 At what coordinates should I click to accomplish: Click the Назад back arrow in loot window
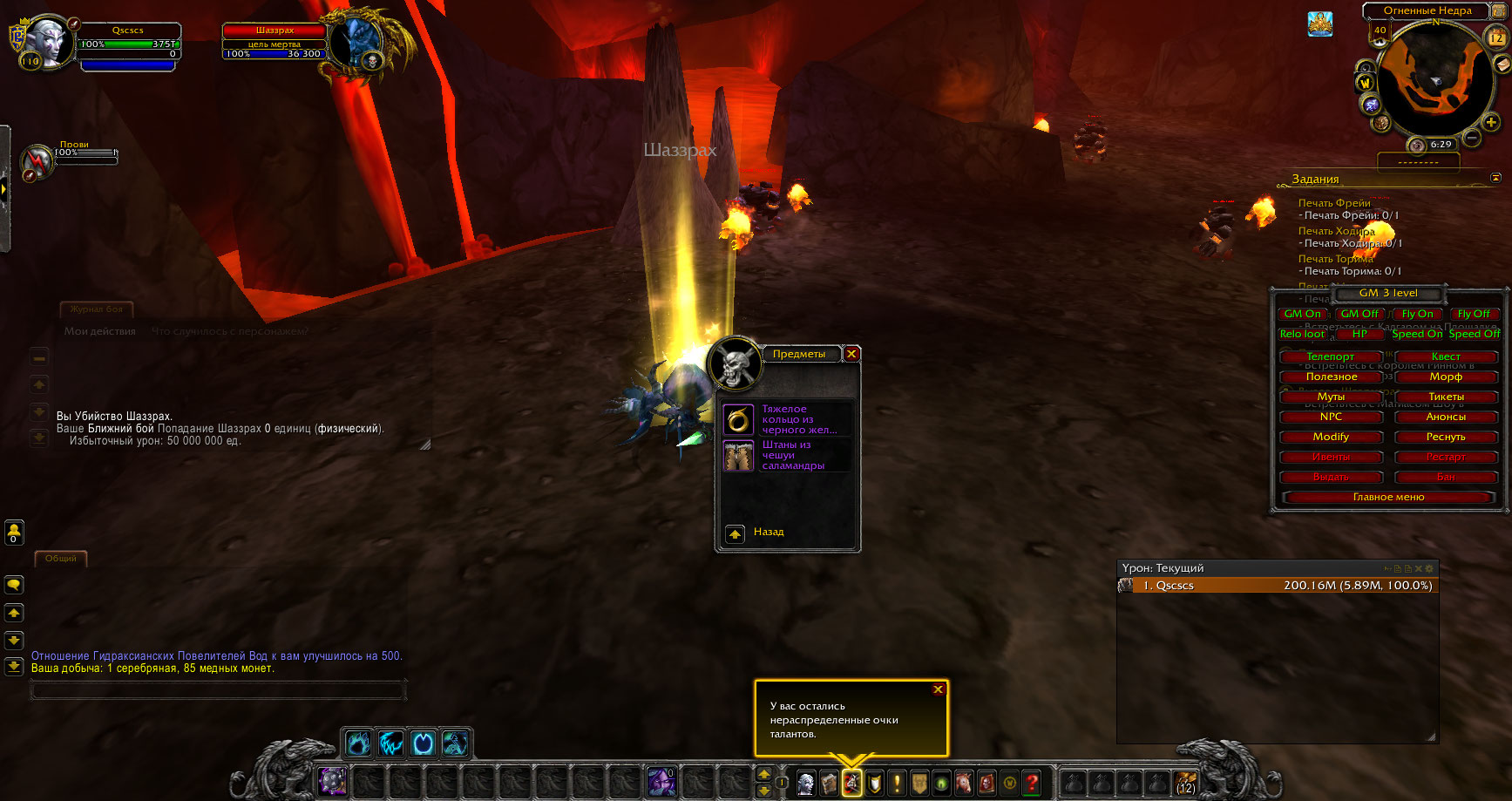[736, 533]
